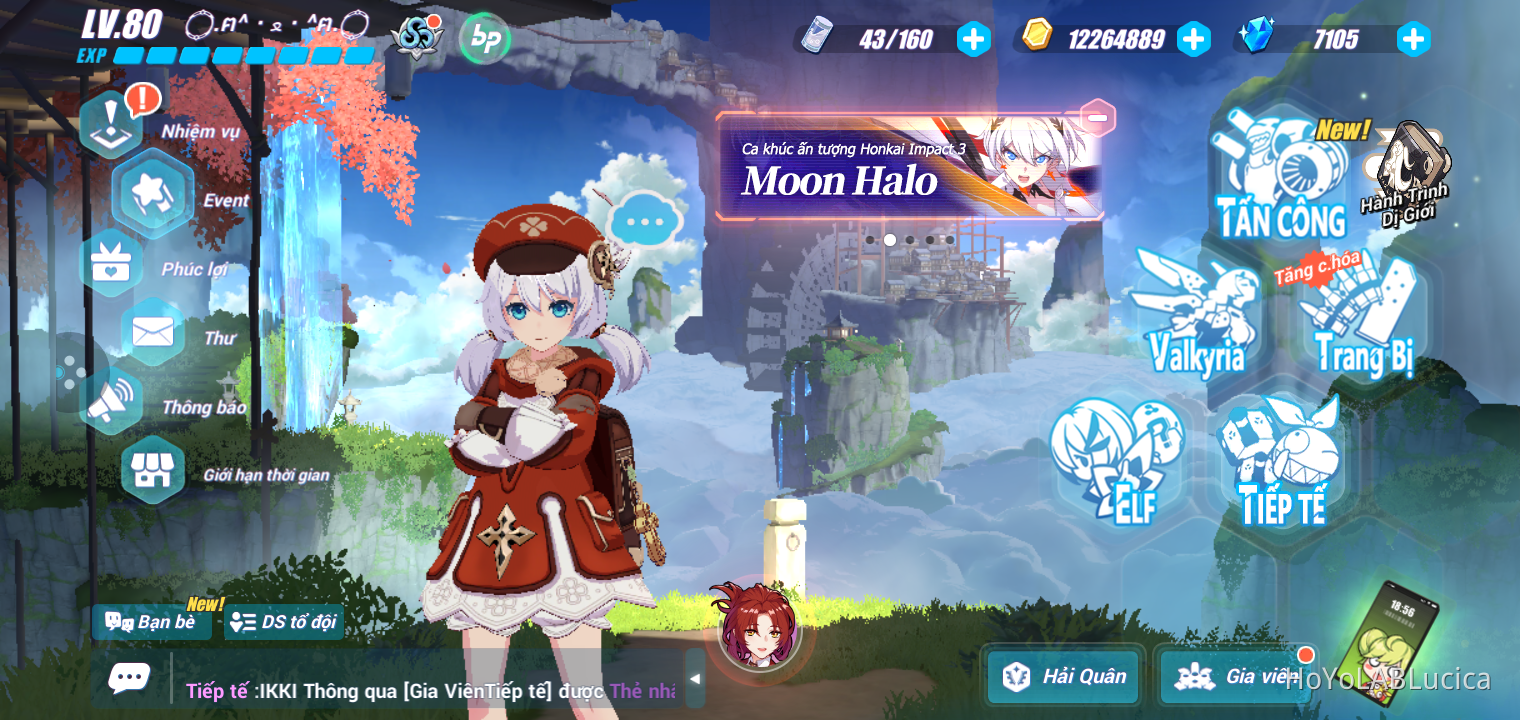Open the Trang Bị equipment screen
The width and height of the screenshot is (1520, 720).
click(1362, 320)
